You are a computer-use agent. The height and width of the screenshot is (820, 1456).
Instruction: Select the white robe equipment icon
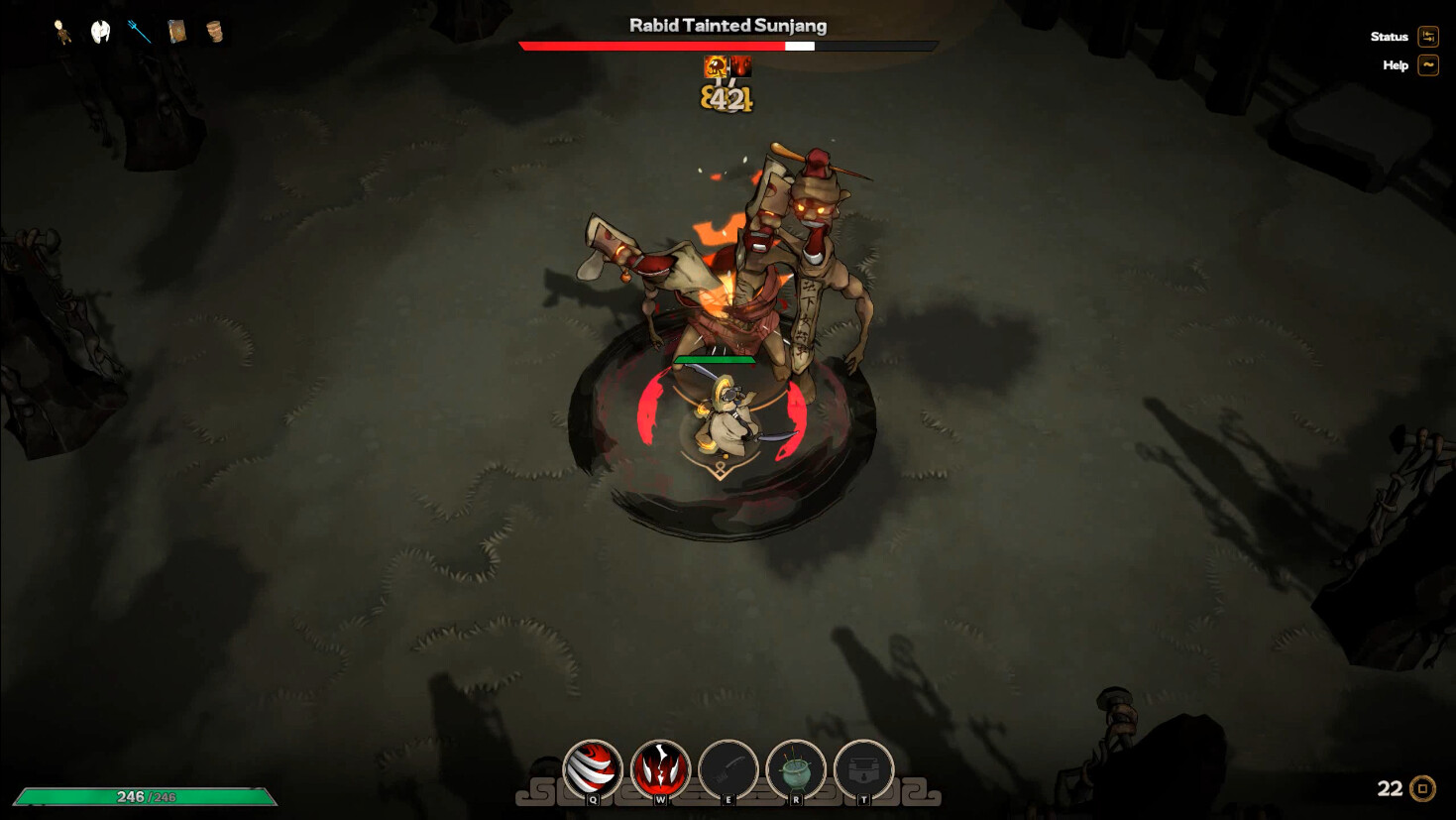pos(99,30)
